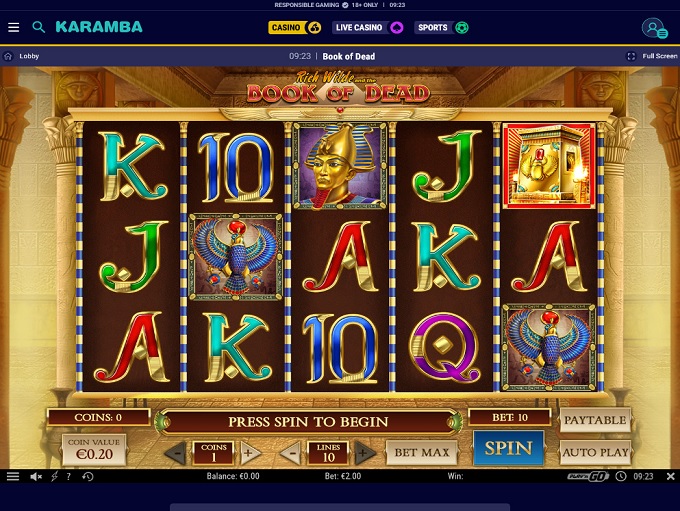Image resolution: width=680 pixels, height=511 pixels.
Task: Decrease the number of coins
Action: click(x=175, y=453)
